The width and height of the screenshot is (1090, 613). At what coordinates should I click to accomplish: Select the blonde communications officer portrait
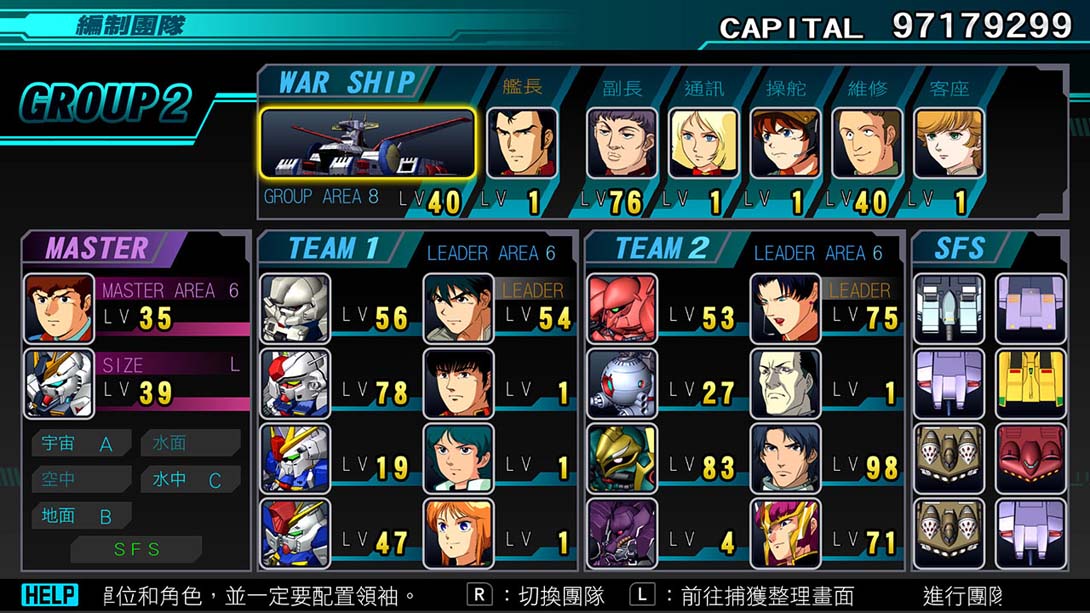click(x=703, y=143)
